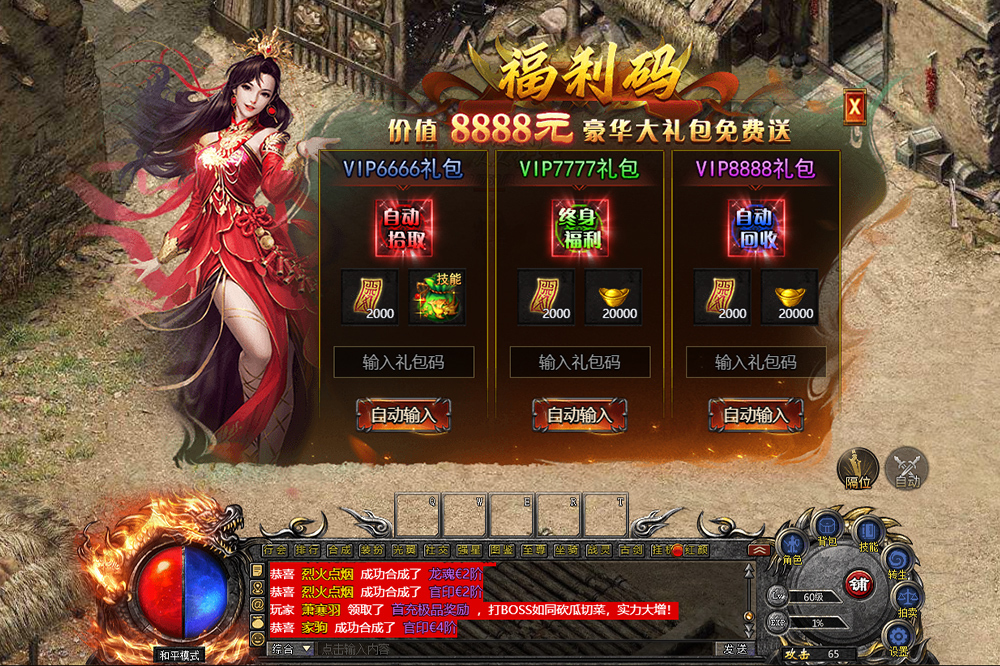The width and height of the screenshot is (1000, 666).
Task: Open the 背包 bag
Action: 827,527
